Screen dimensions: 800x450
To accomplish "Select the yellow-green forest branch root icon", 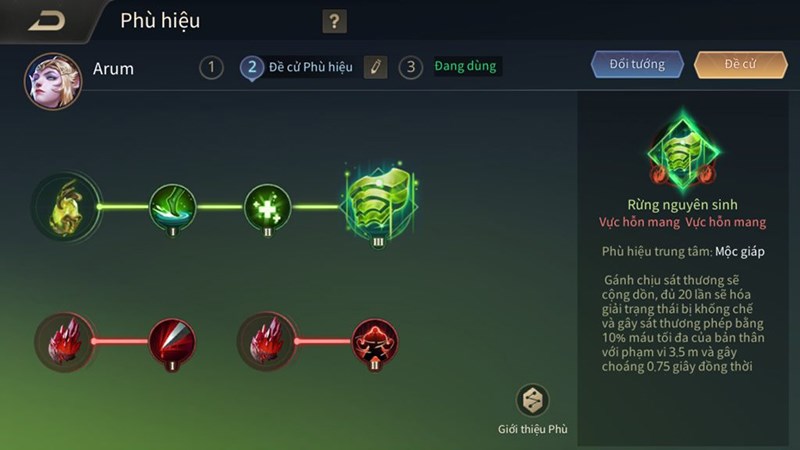I will [66, 207].
